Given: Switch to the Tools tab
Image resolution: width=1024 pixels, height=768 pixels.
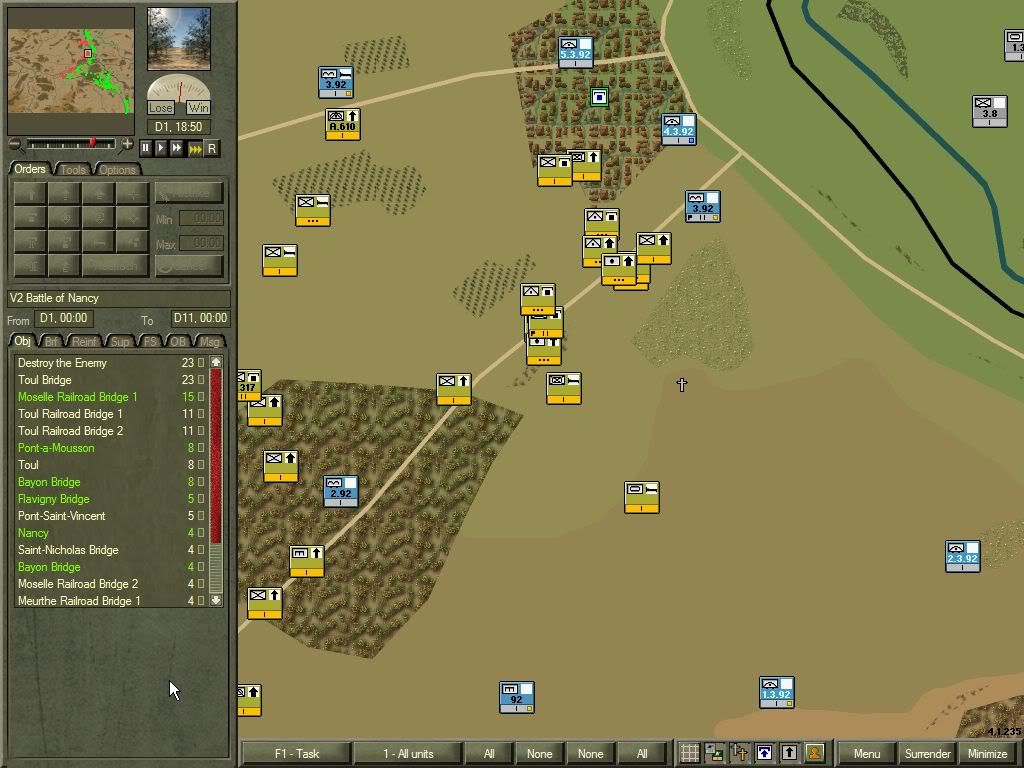Looking at the screenshot, I should pyautogui.click(x=73, y=170).
